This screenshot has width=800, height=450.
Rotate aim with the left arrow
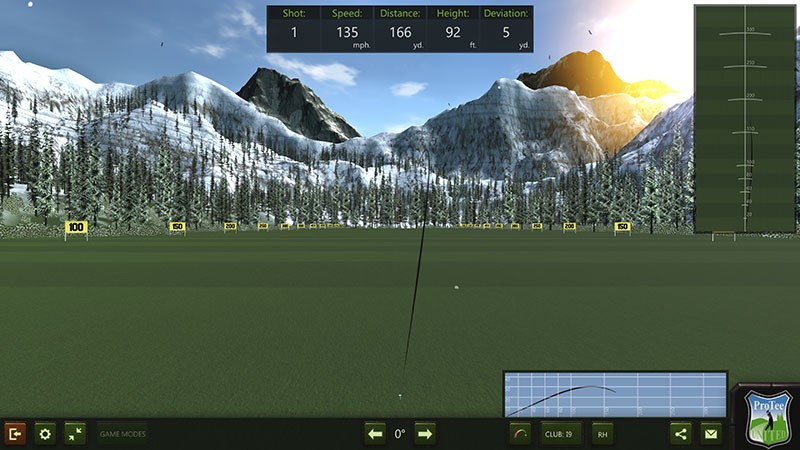(375, 433)
